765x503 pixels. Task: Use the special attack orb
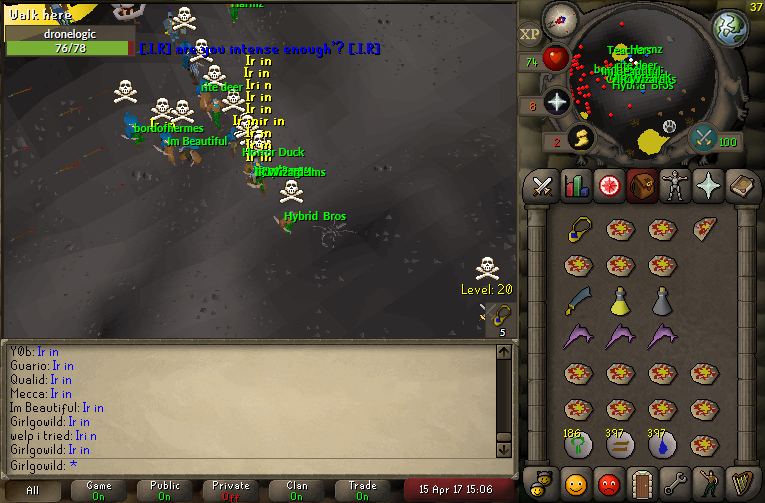click(x=703, y=136)
